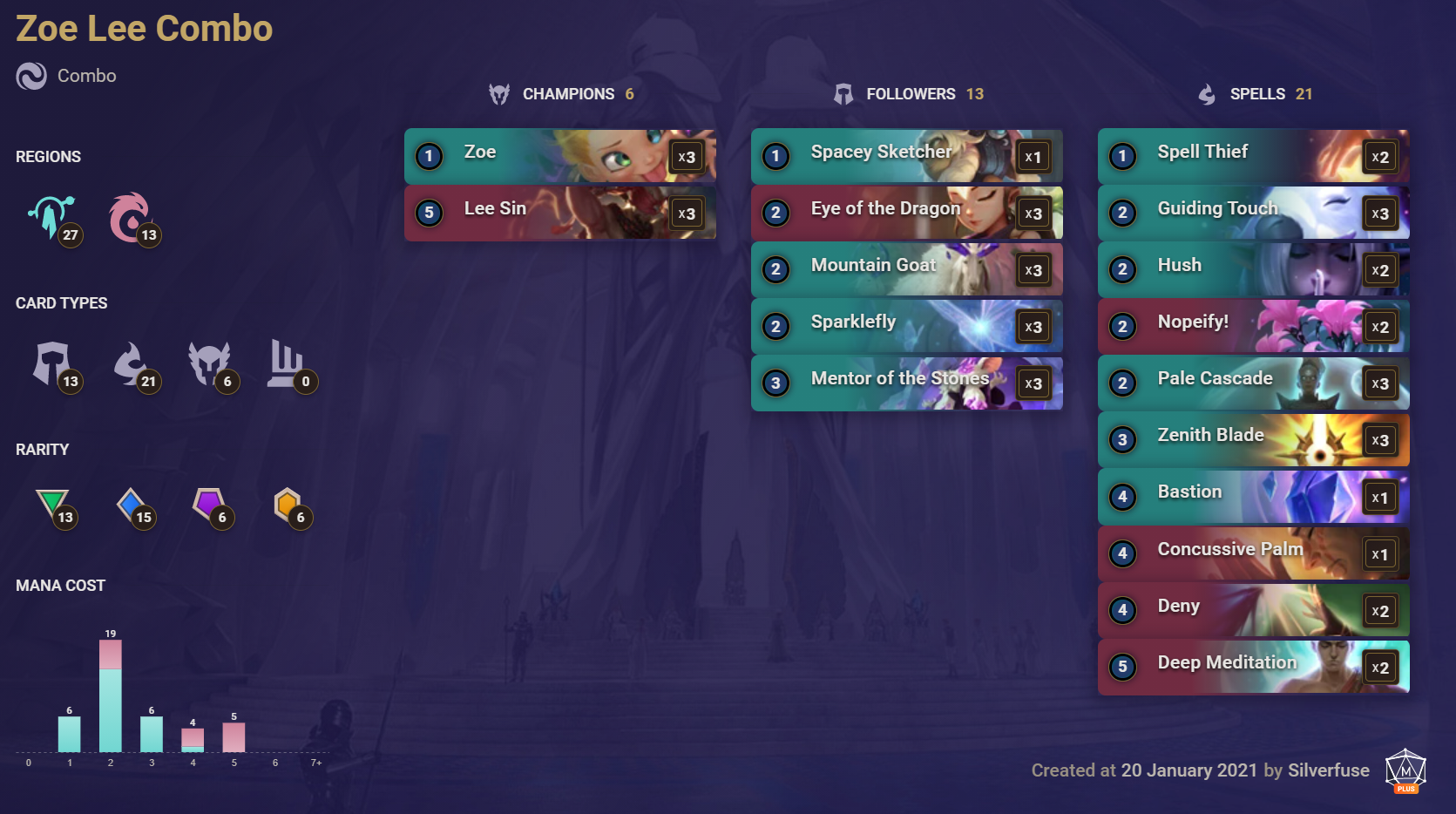1456x814 pixels.
Task: Click the Followers card type icon
Action: (52, 364)
